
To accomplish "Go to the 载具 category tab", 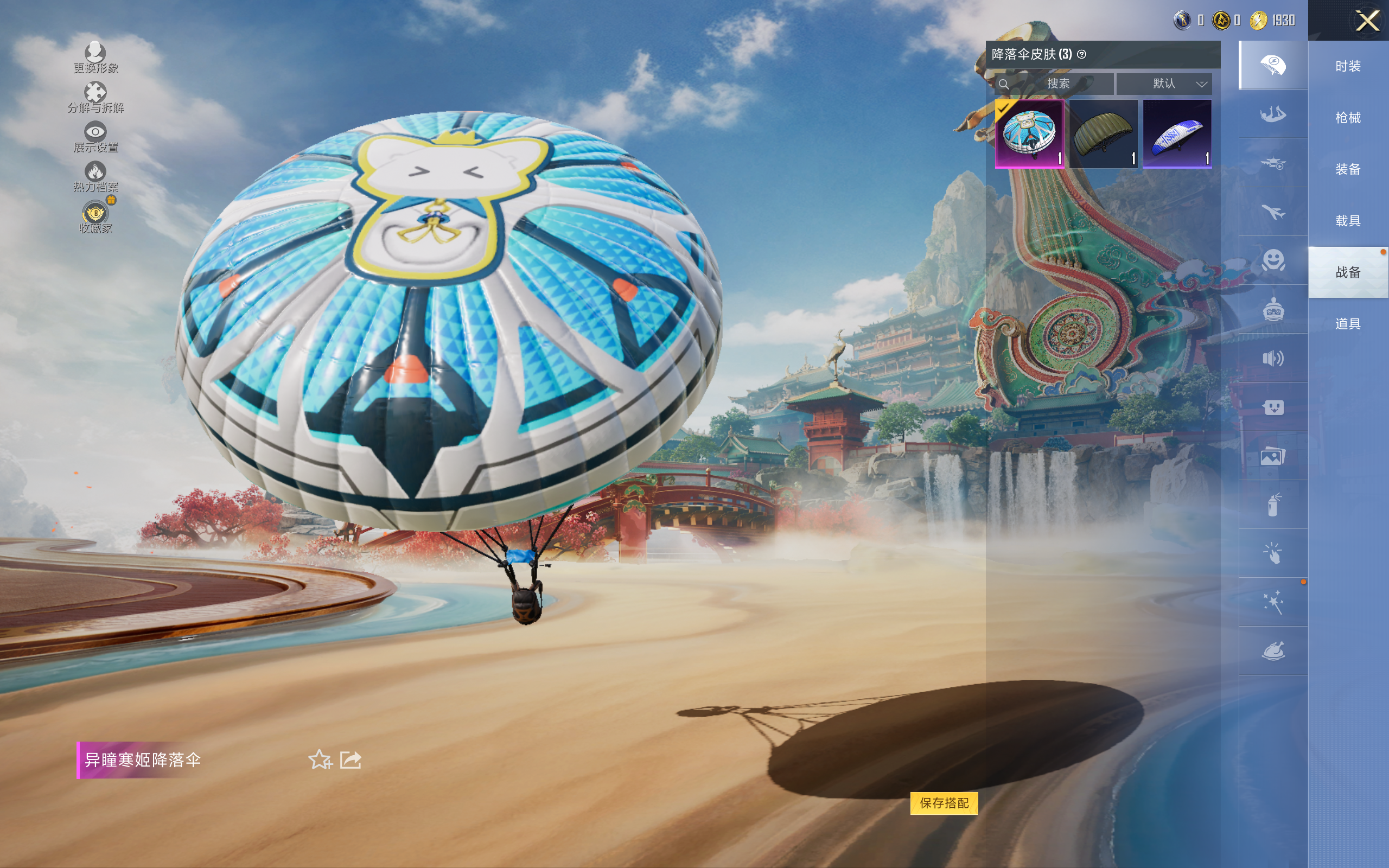I will coord(1347,220).
